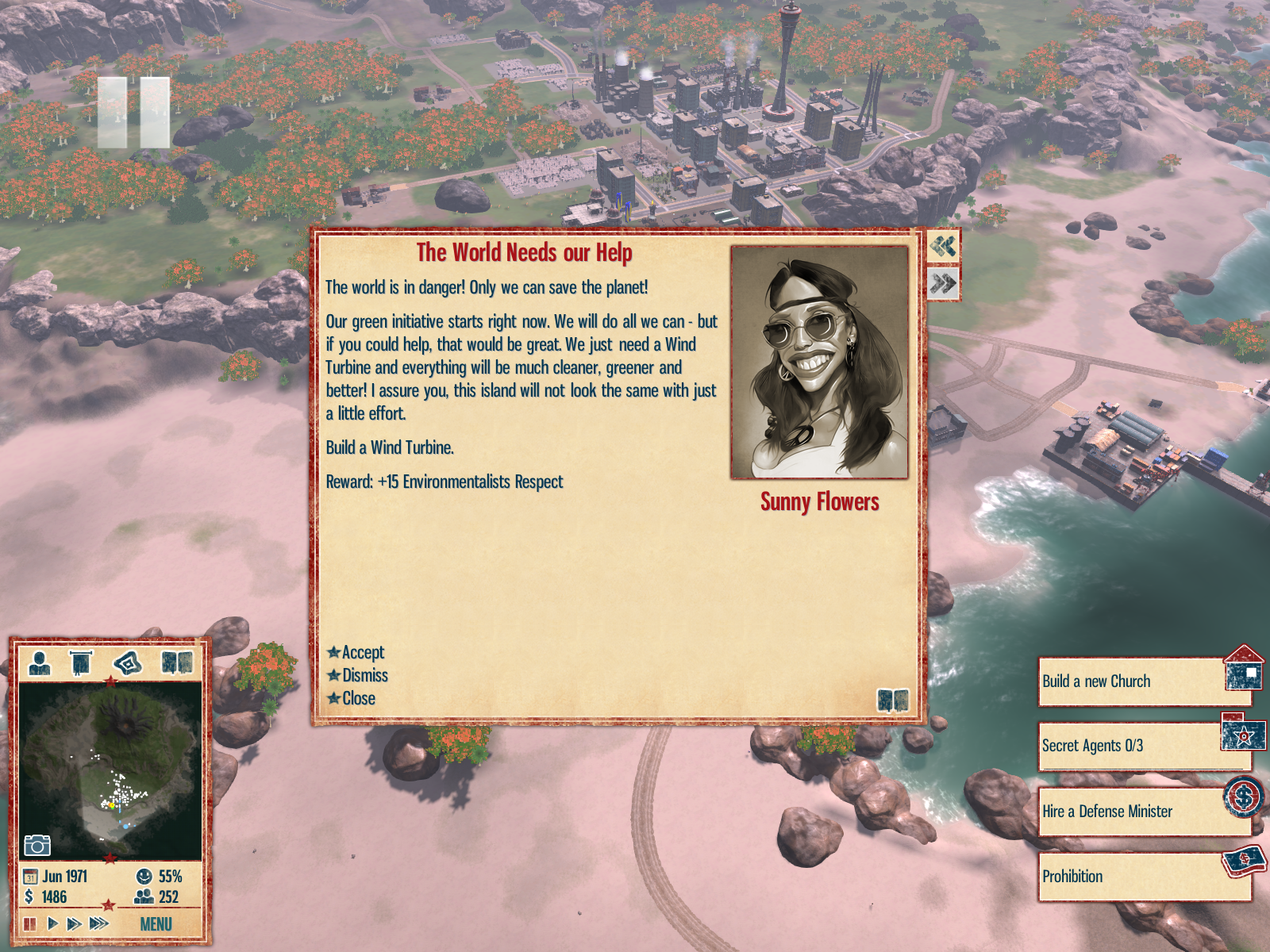
Task: Open the MENU button
Action: (x=156, y=924)
